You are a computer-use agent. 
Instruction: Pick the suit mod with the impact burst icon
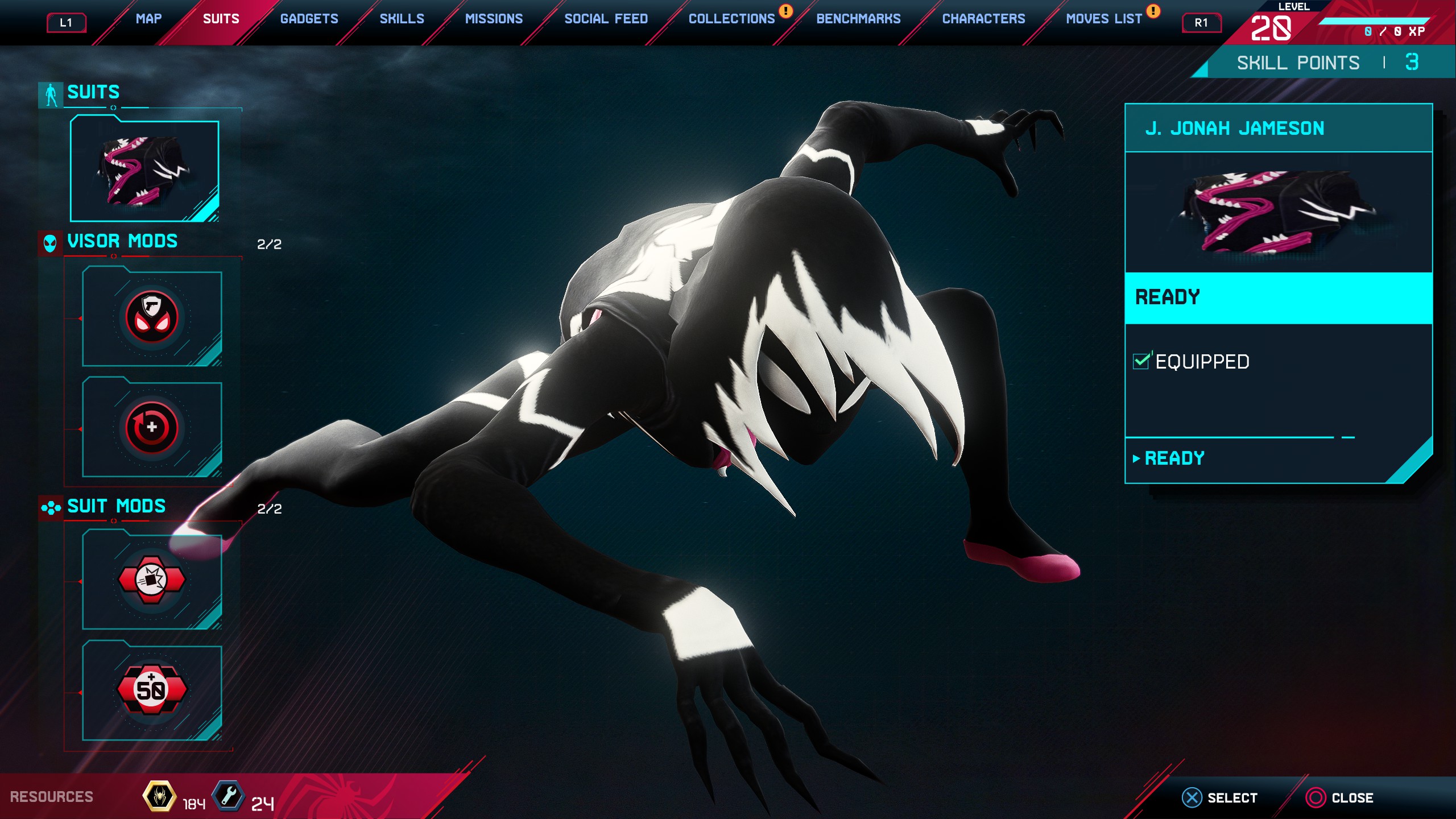[152, 580]
